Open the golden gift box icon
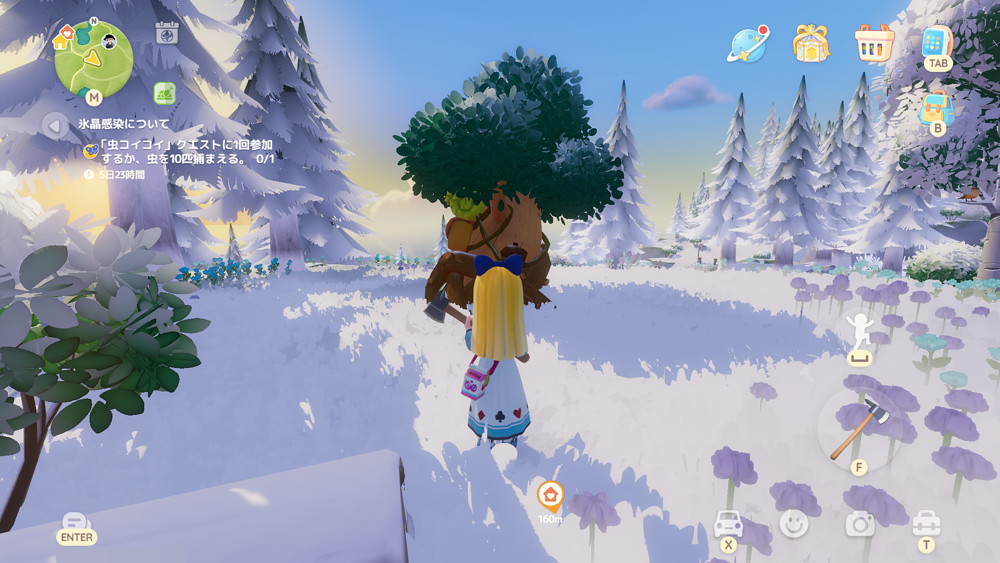The height and width of the screenshot is (563, 1000). [x=811, y=43]
